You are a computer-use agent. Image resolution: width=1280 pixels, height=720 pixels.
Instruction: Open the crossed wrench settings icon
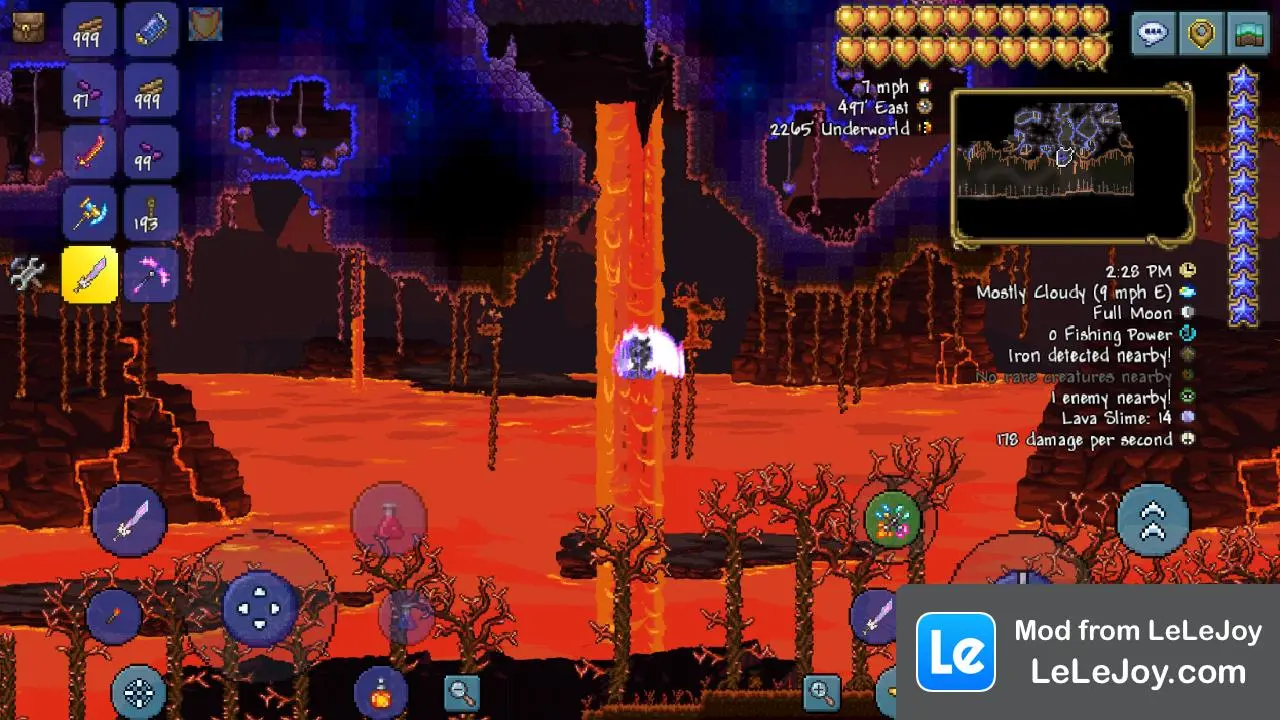click(x=27, y=274)
